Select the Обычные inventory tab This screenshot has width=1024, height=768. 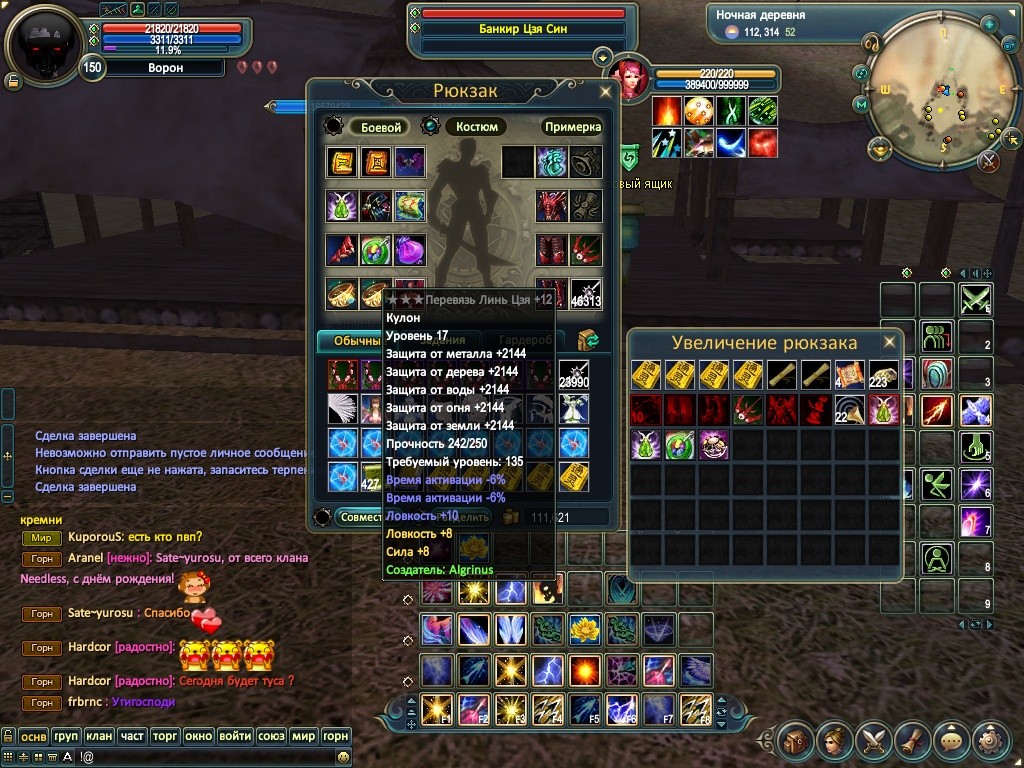pos(350,341)
